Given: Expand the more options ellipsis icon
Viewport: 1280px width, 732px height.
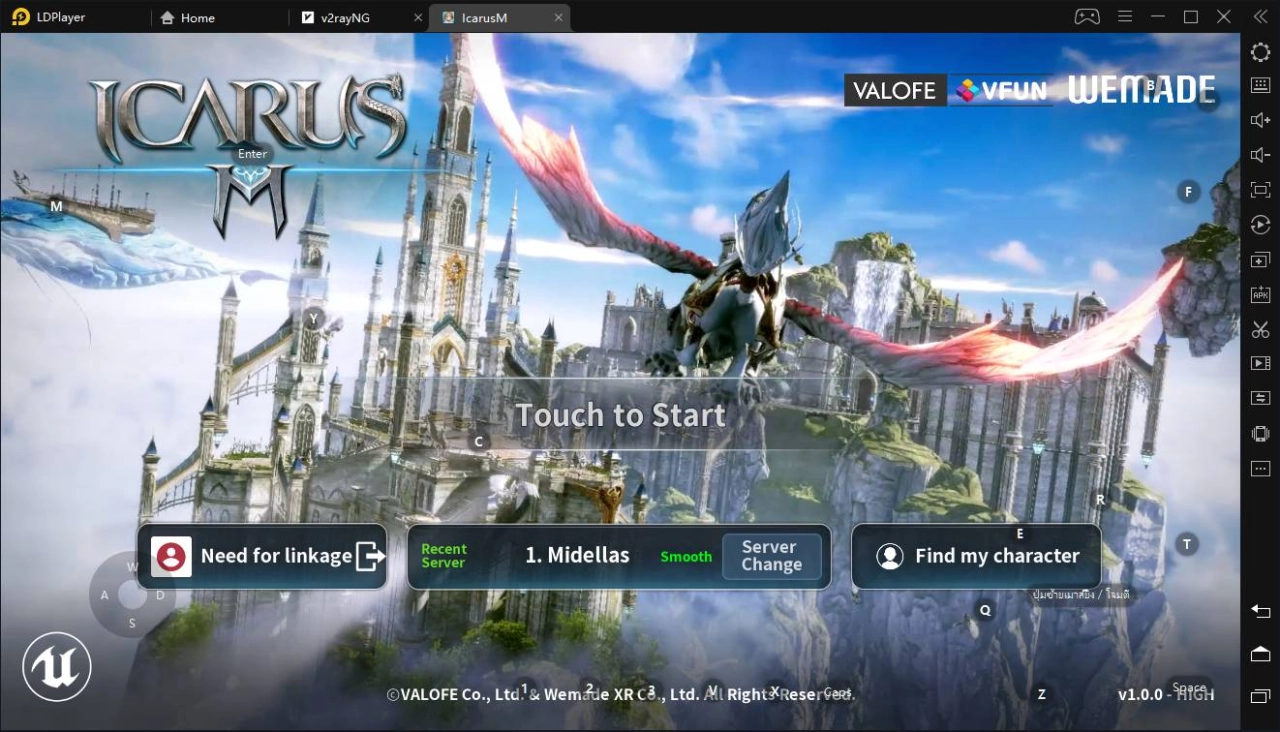Looking at the screenshot, I should (1259, 468).
